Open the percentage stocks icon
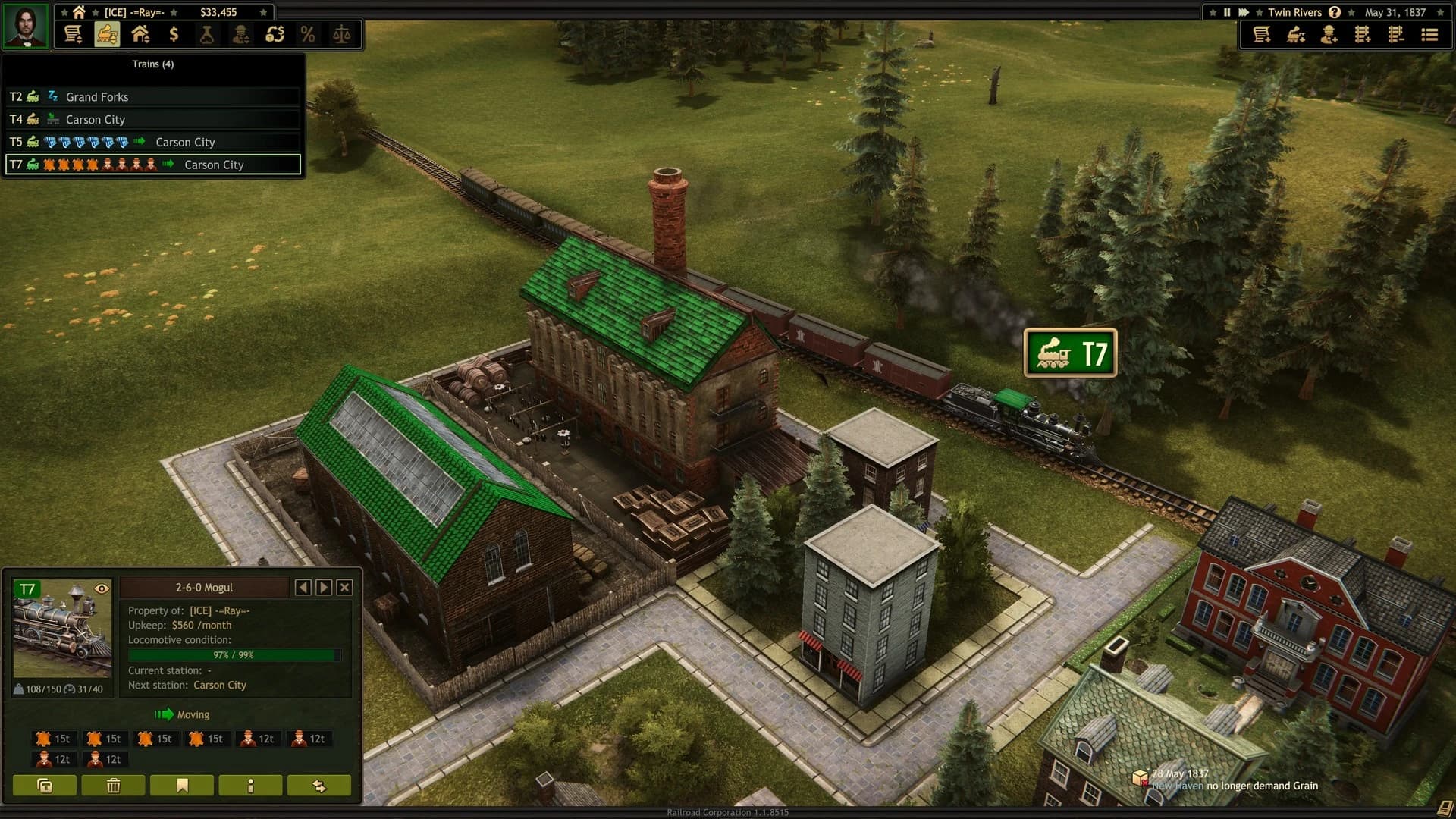1456x819 pixels. point(309,34)
